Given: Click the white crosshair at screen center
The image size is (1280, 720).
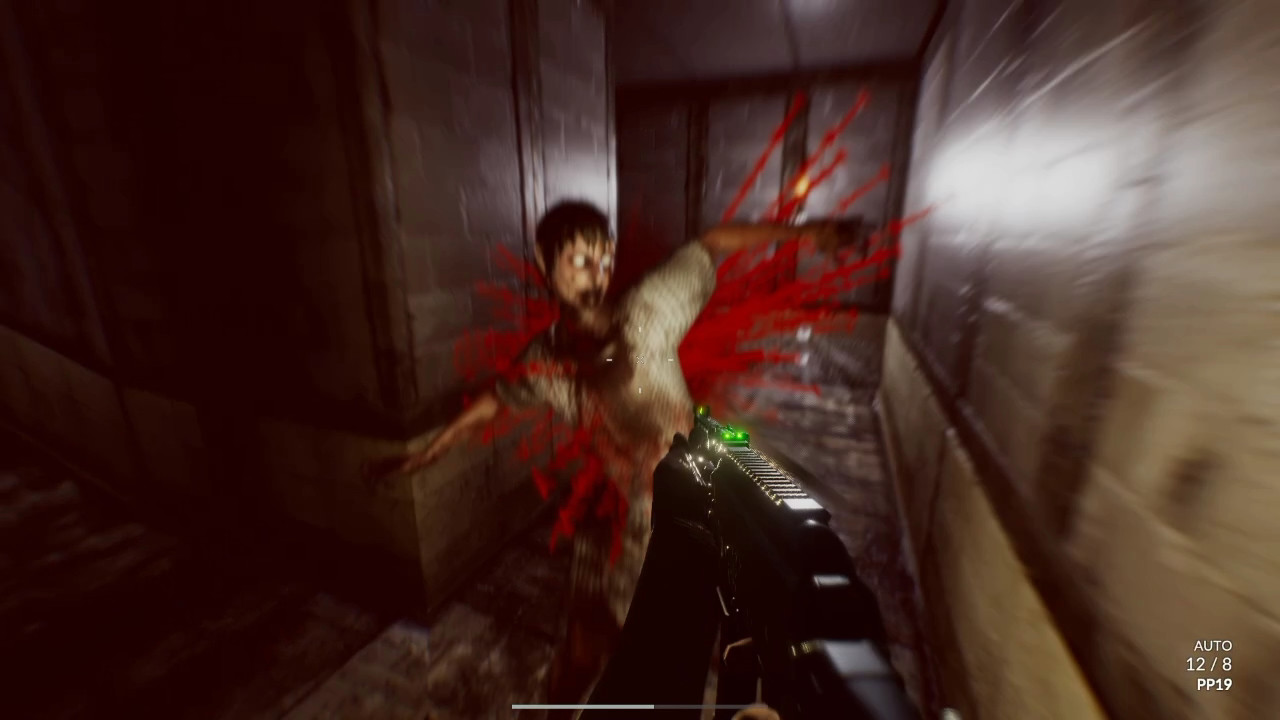Looking at the screenshot, I should pyautogui.click(x=640, y=360).
